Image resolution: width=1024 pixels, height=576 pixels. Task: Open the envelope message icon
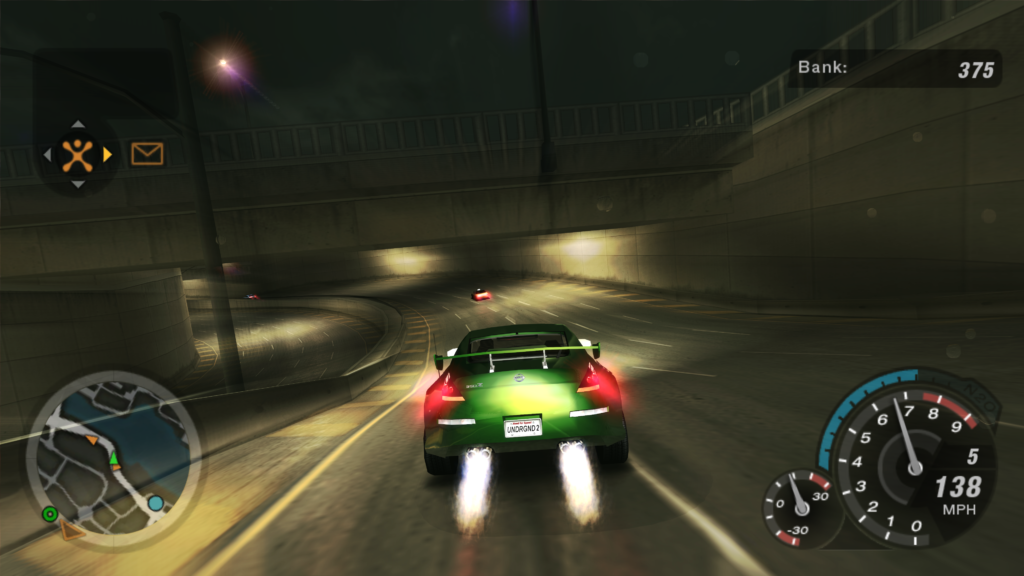[x=147, y=153]
